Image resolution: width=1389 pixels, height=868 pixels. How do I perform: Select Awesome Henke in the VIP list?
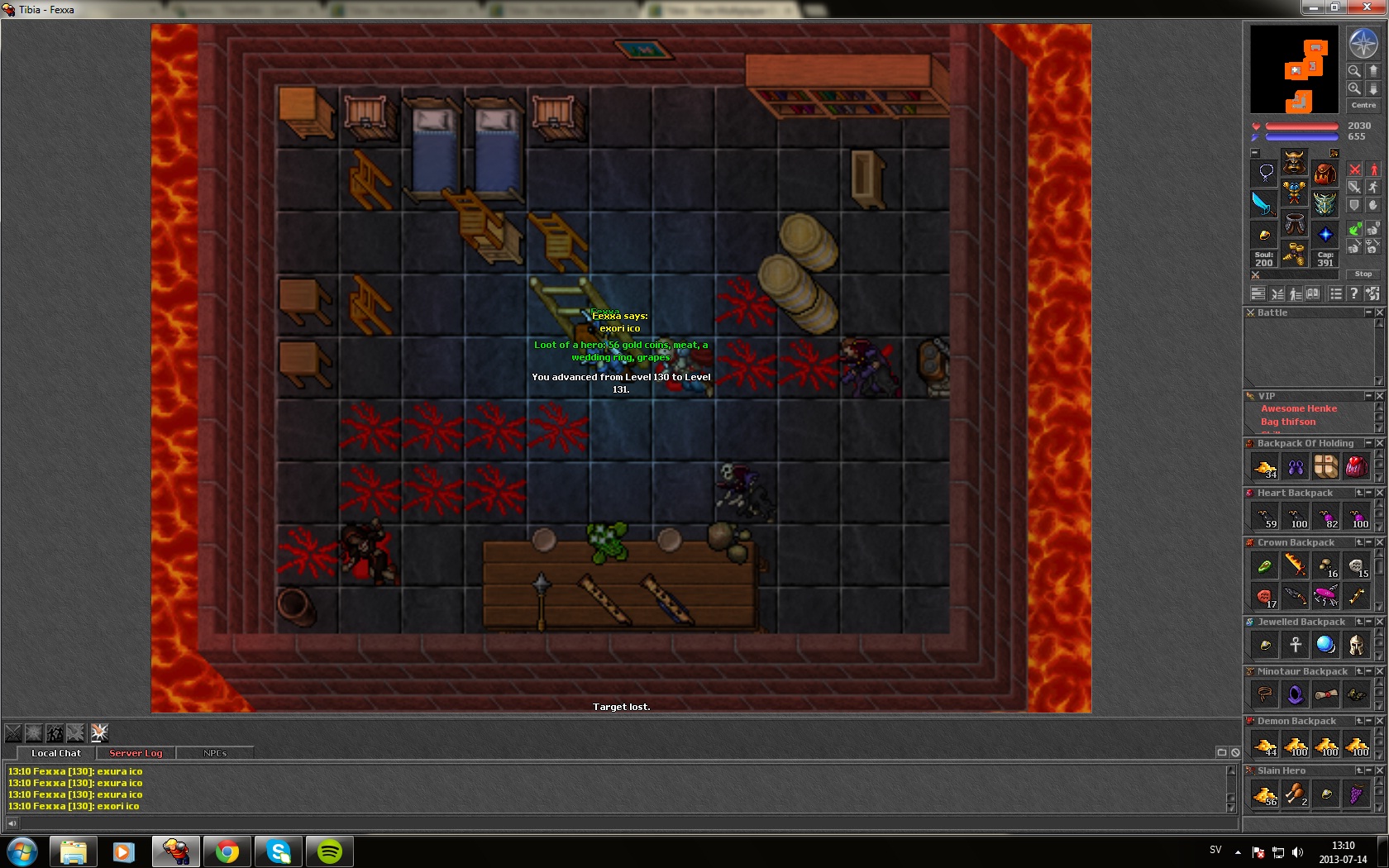coord(1298,408)
